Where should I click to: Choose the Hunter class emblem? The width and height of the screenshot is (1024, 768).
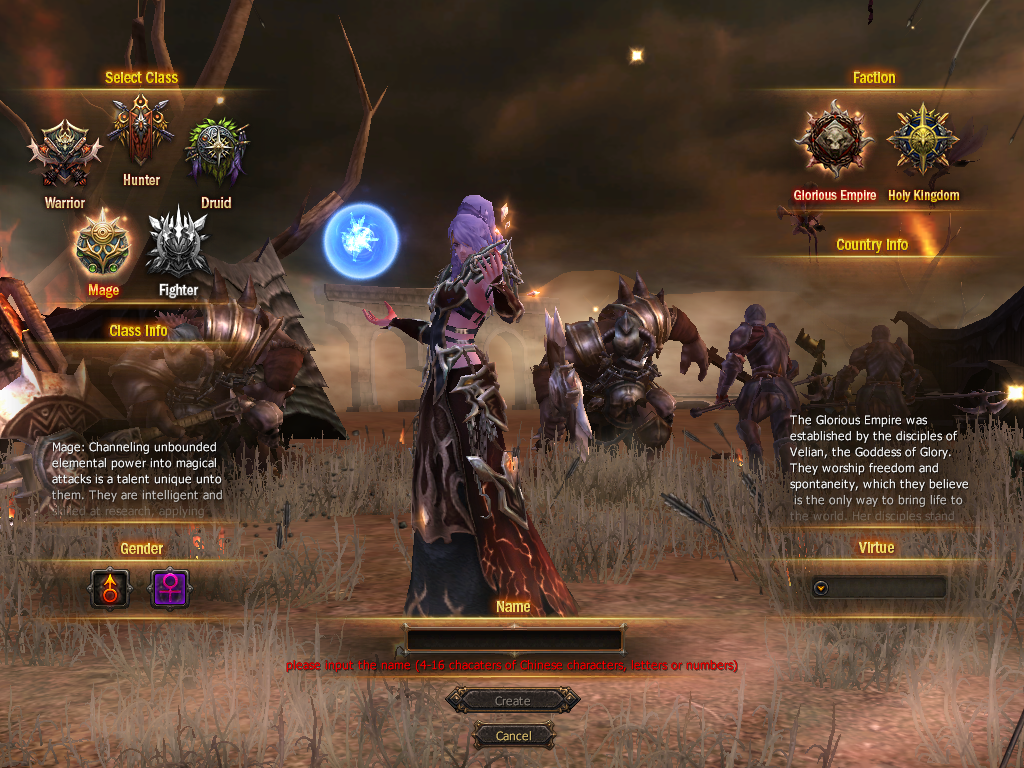(141, 130)
